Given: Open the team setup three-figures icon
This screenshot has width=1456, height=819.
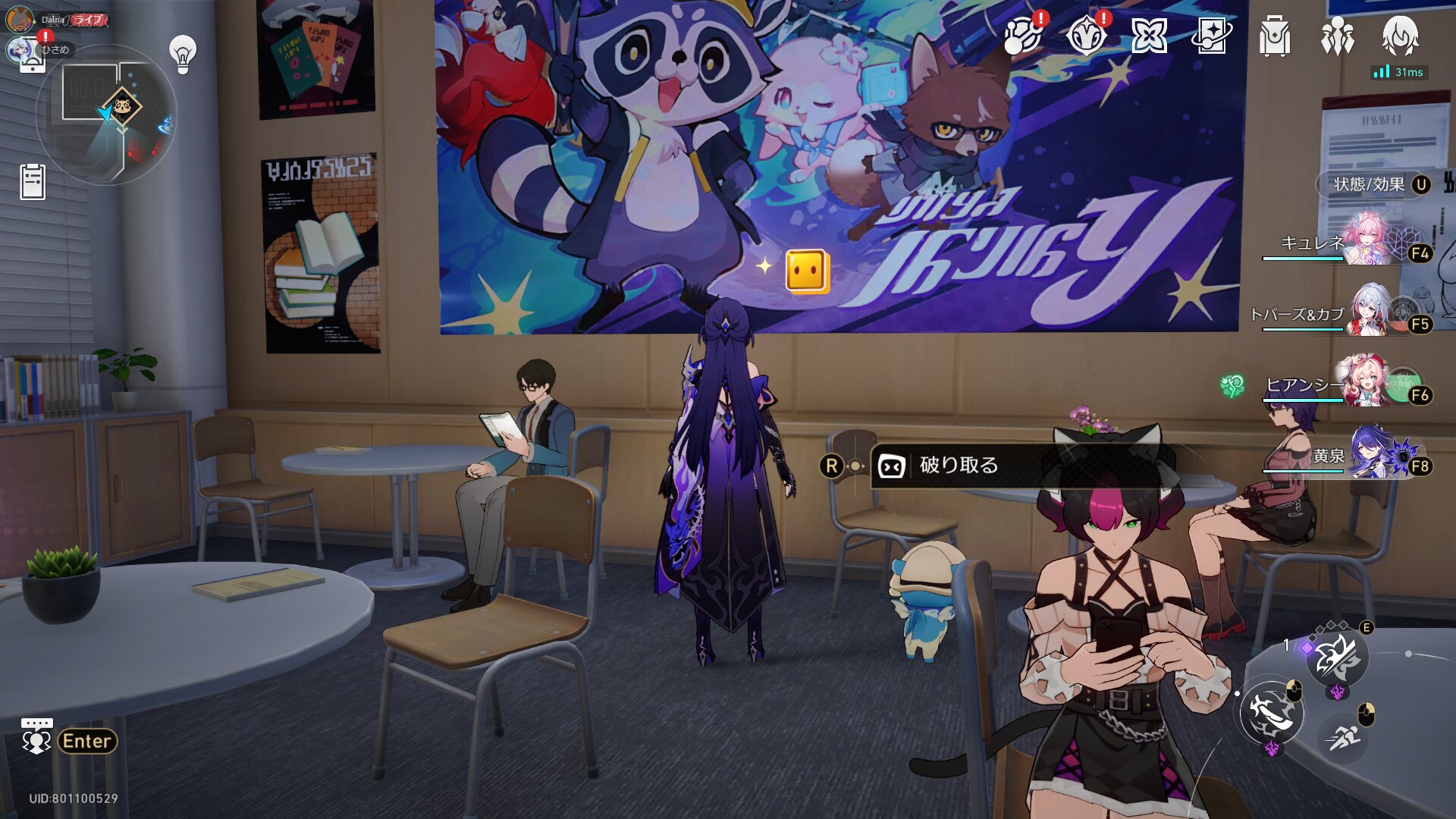Looking at the screenshot, I should coord(1337,36).
